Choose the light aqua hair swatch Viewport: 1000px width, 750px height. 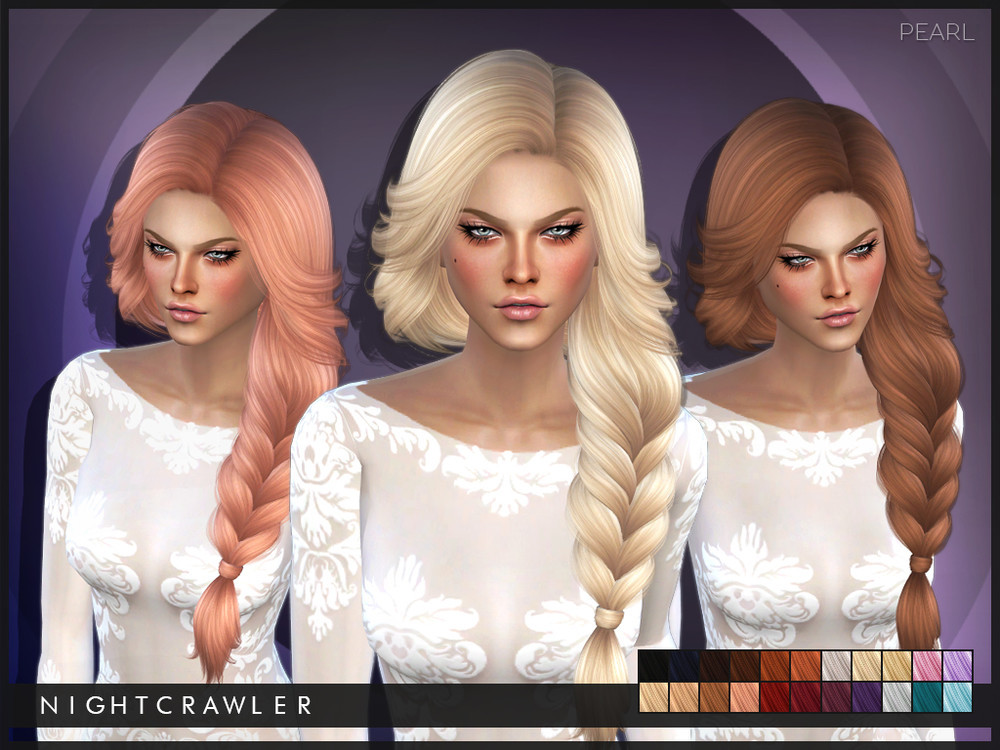coord(957,697)
